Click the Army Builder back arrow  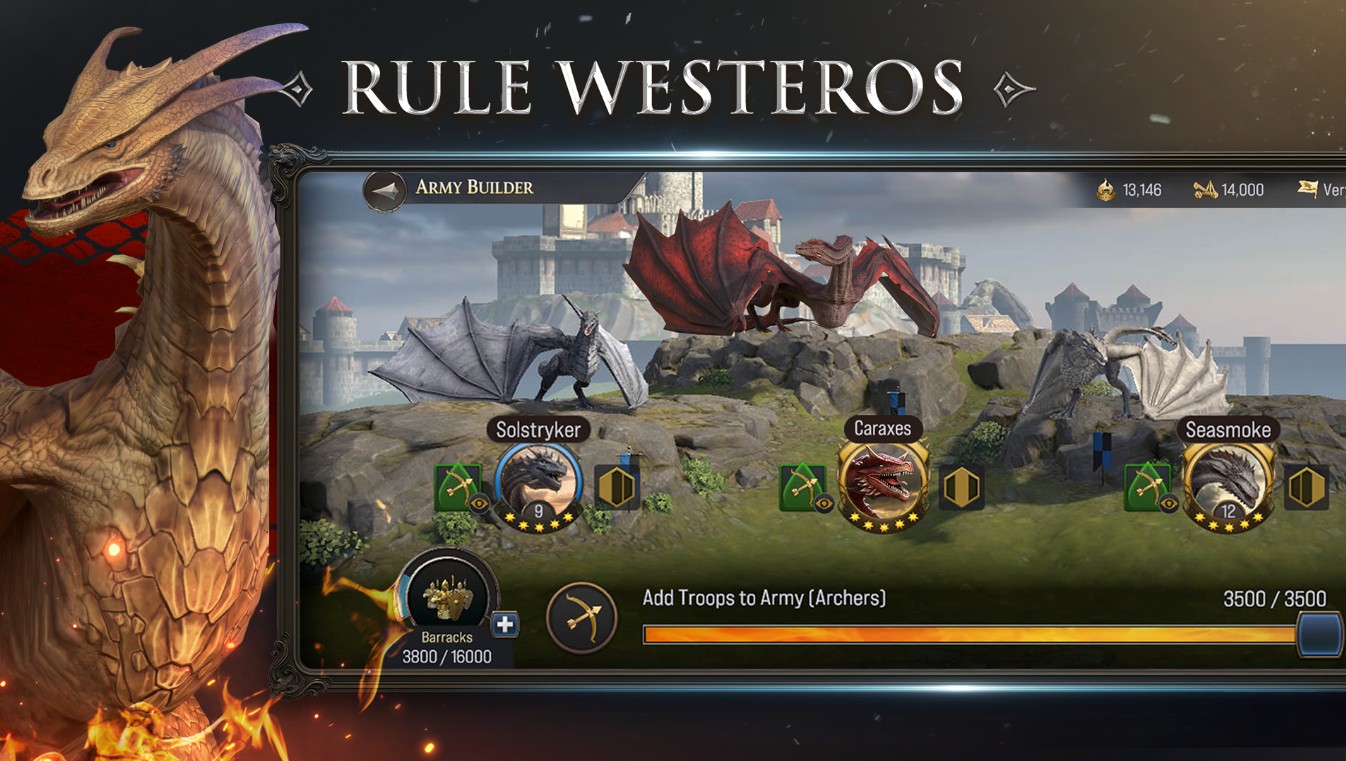tap(383, 189)
